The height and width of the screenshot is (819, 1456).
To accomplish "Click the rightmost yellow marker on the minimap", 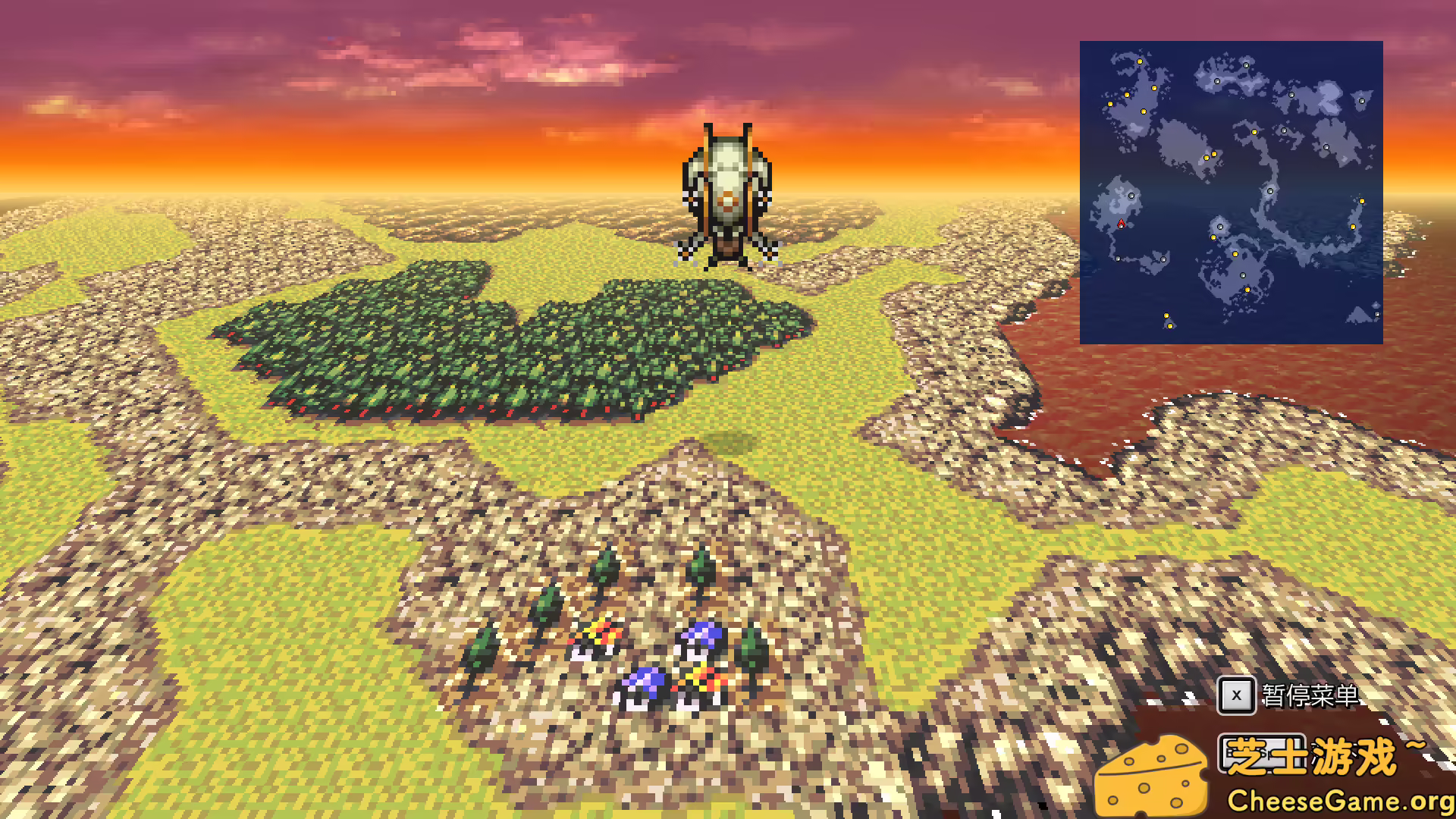I will point(1362,201).
